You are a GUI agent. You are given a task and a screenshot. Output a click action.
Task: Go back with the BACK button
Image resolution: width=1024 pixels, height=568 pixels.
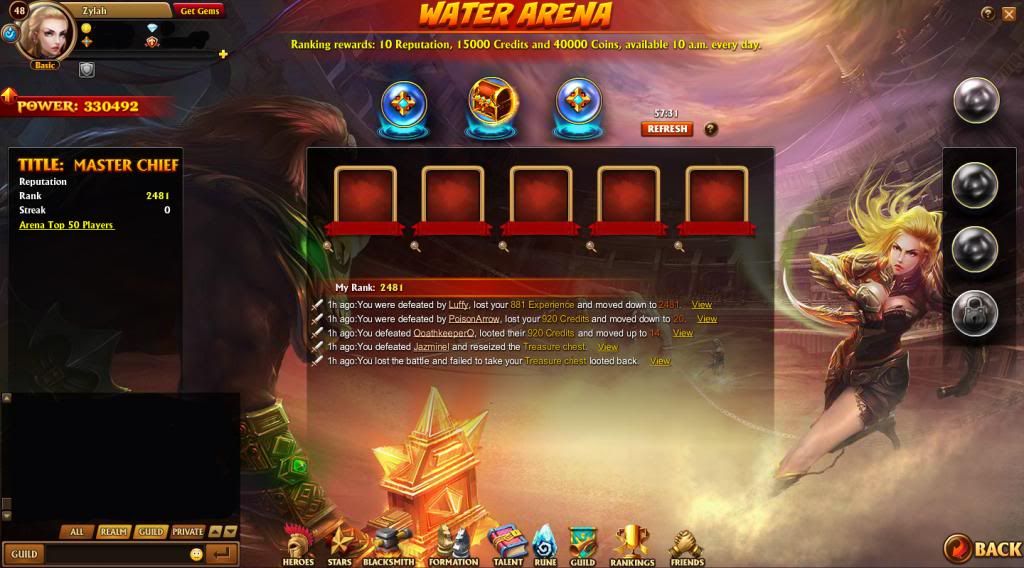982,548
